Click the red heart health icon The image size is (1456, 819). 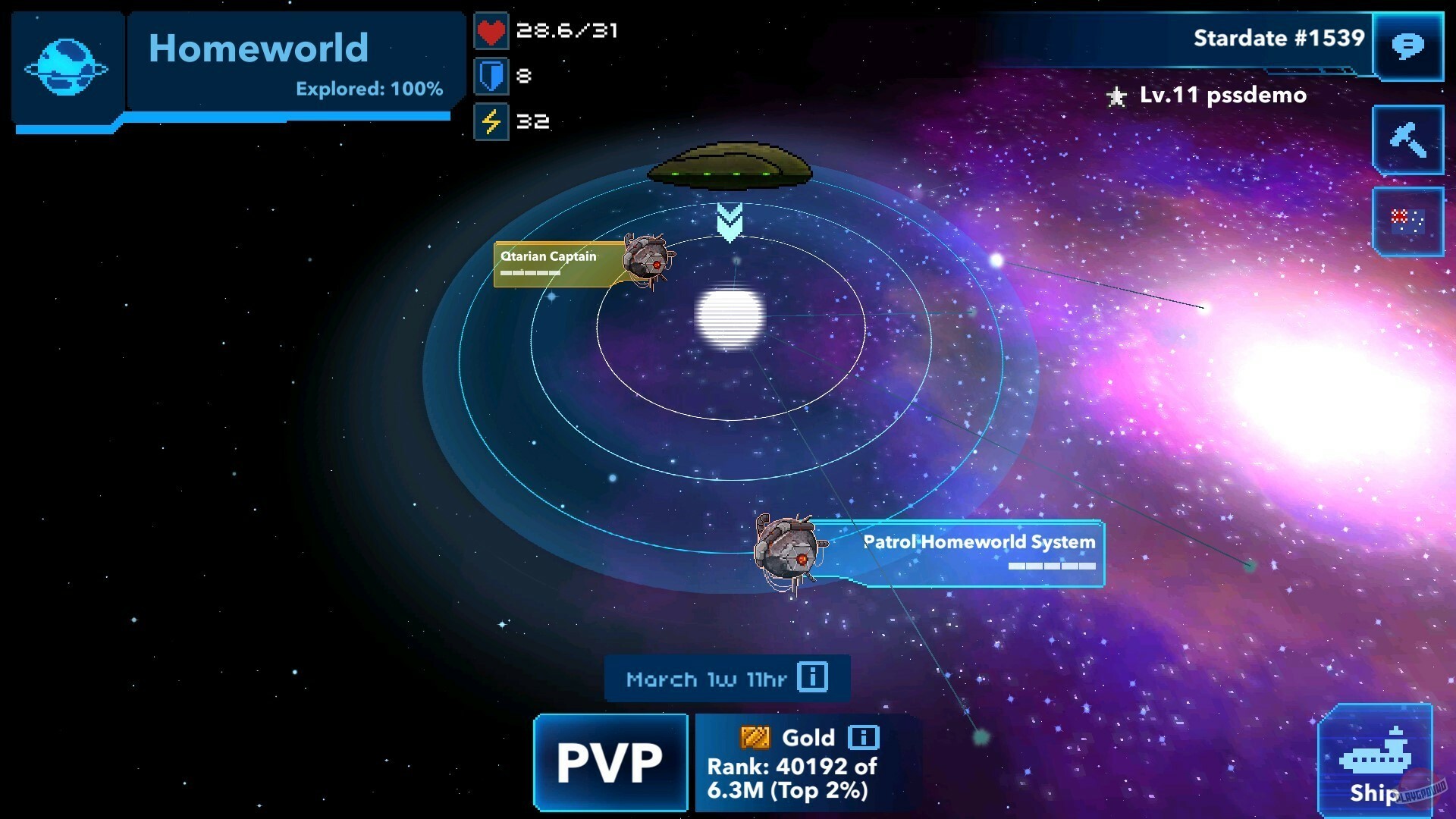pos(491,31)
